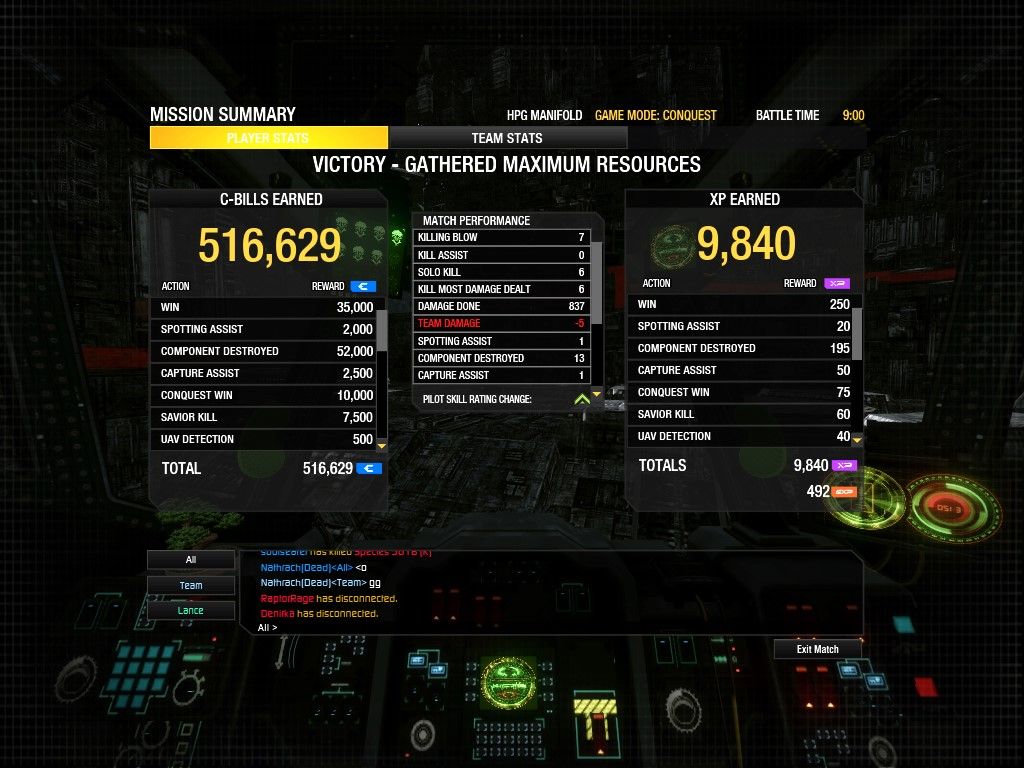This screenshot has width=1024, height=768.
Task: Click the Match Performance down arrow
Action: click(597, 395)
